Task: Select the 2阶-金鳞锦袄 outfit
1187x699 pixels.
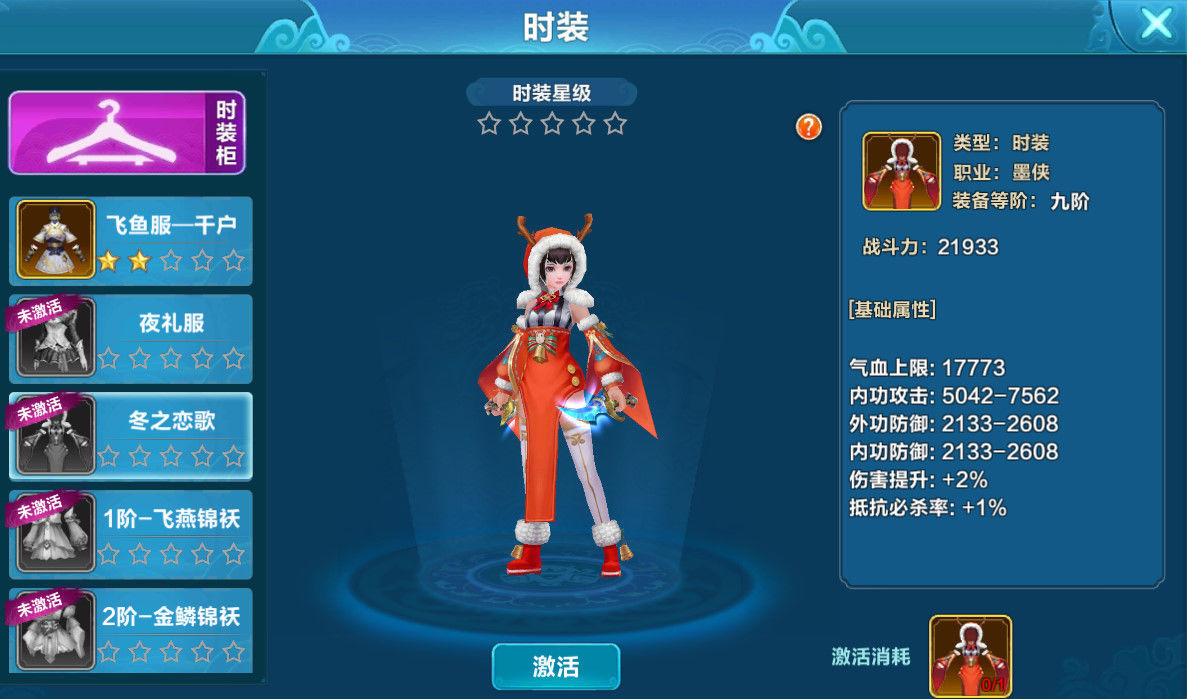Action: 131,630
